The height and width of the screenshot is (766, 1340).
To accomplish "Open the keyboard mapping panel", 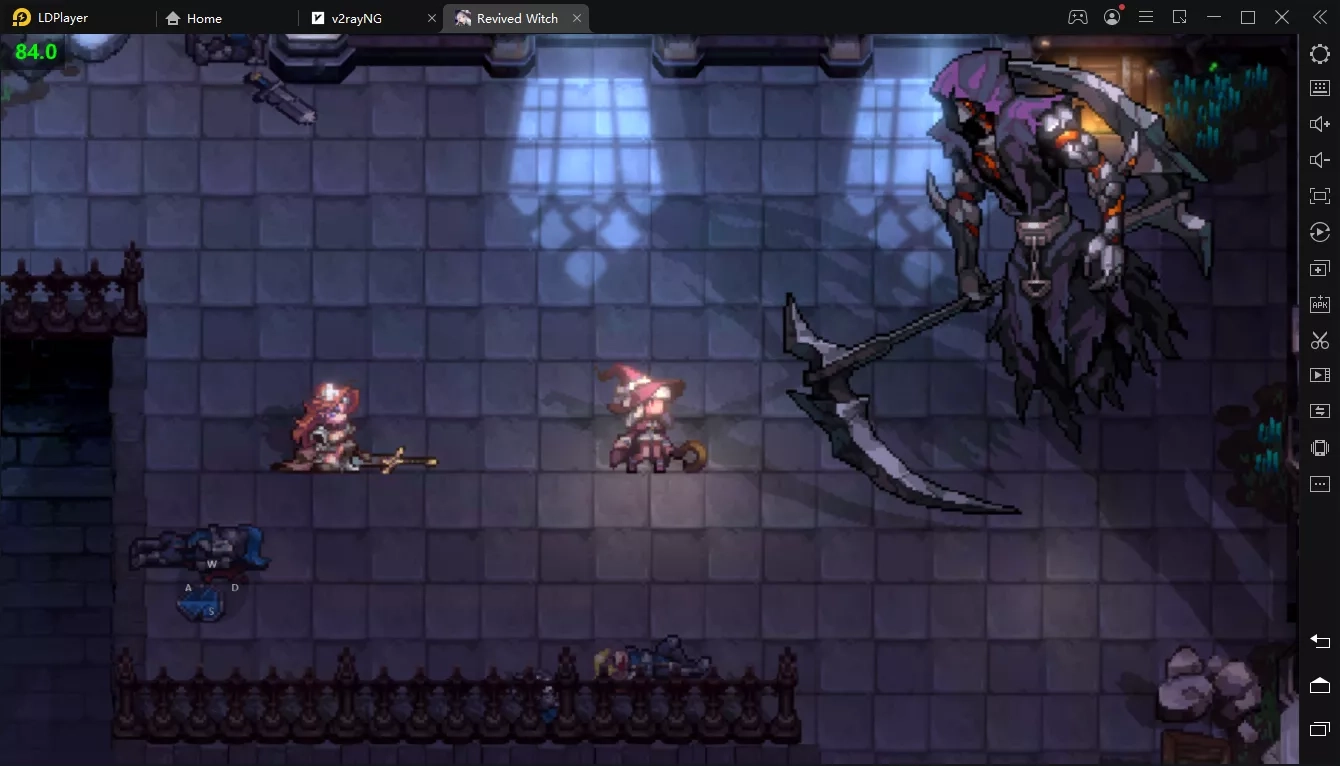I will tap(1320, 87).
